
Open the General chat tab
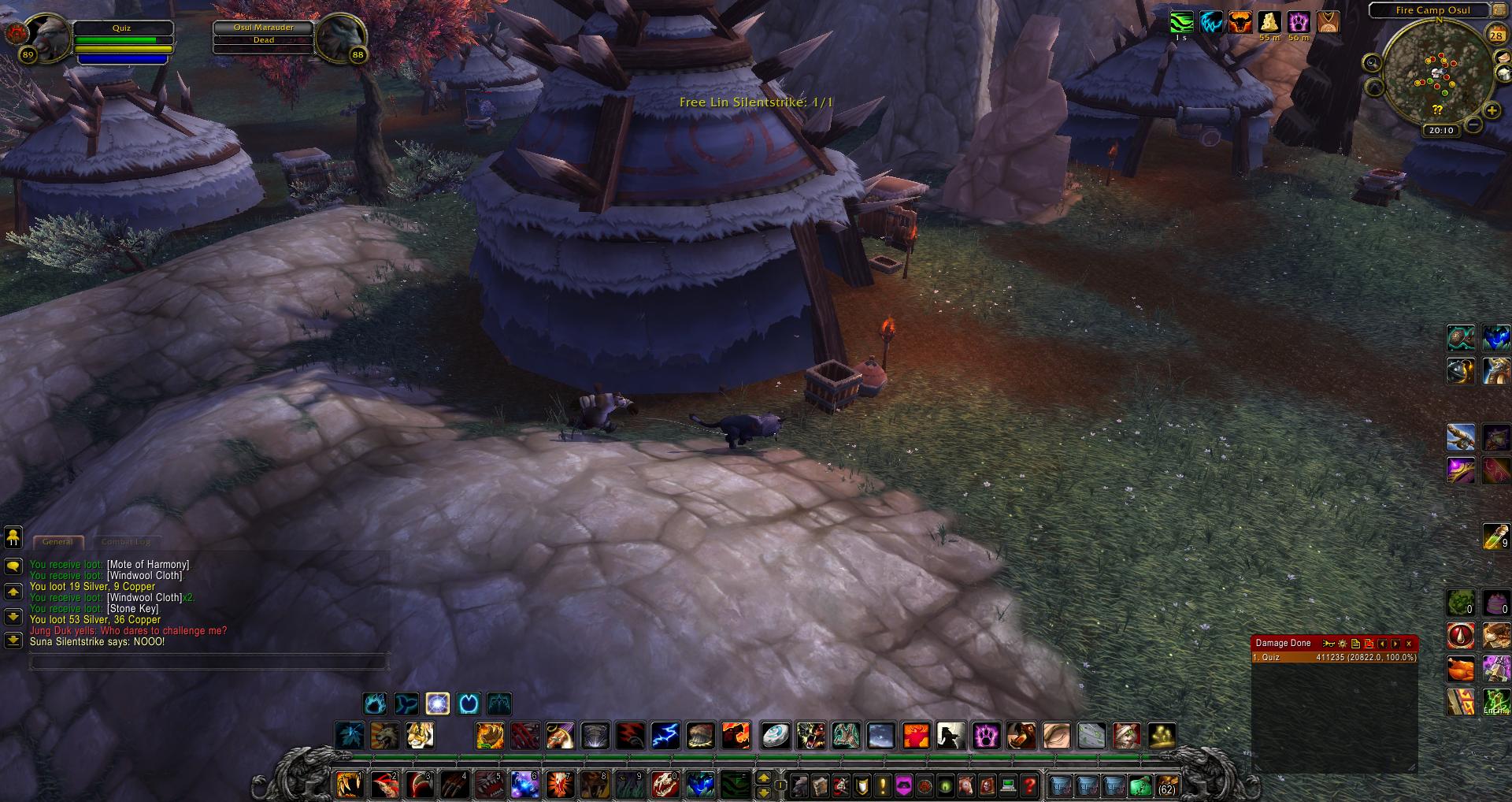click(57, 542)
